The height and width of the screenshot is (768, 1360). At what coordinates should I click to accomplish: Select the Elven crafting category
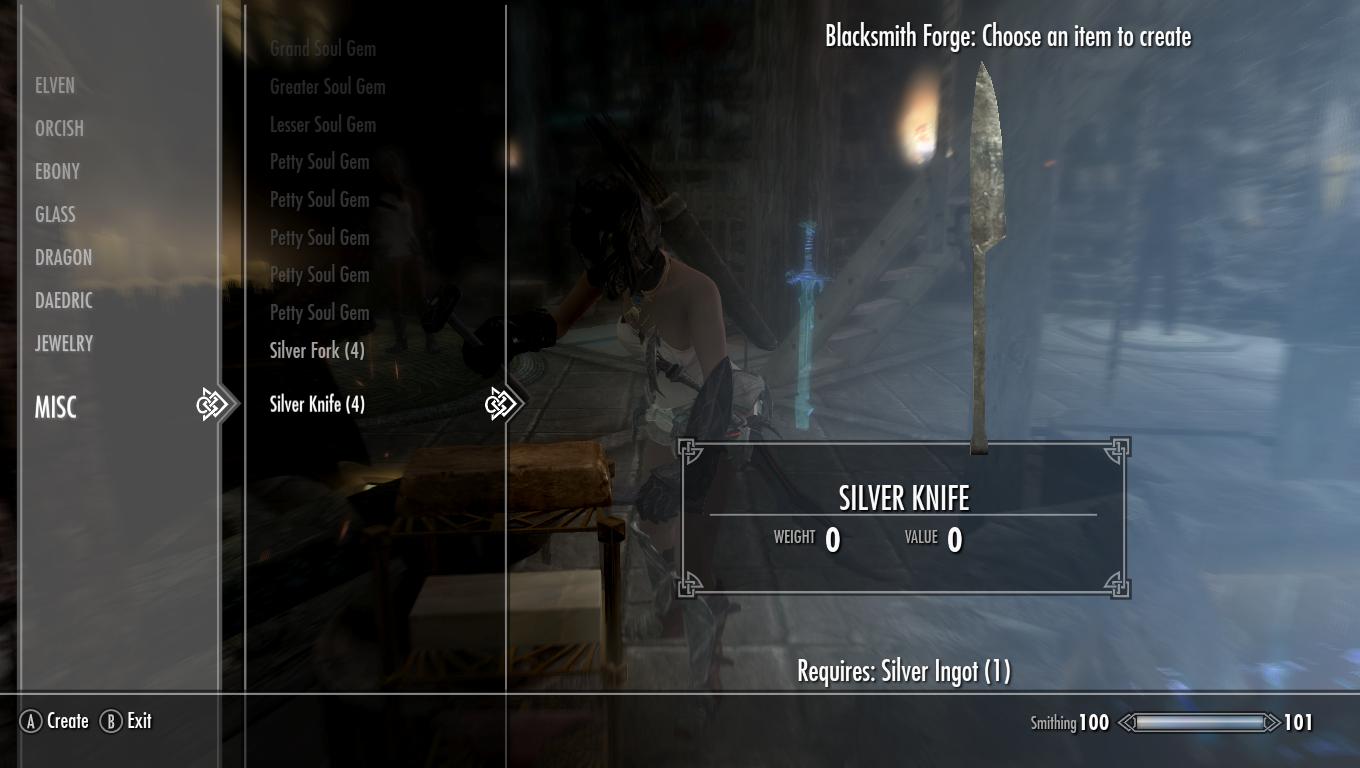(x=55, y=86)
